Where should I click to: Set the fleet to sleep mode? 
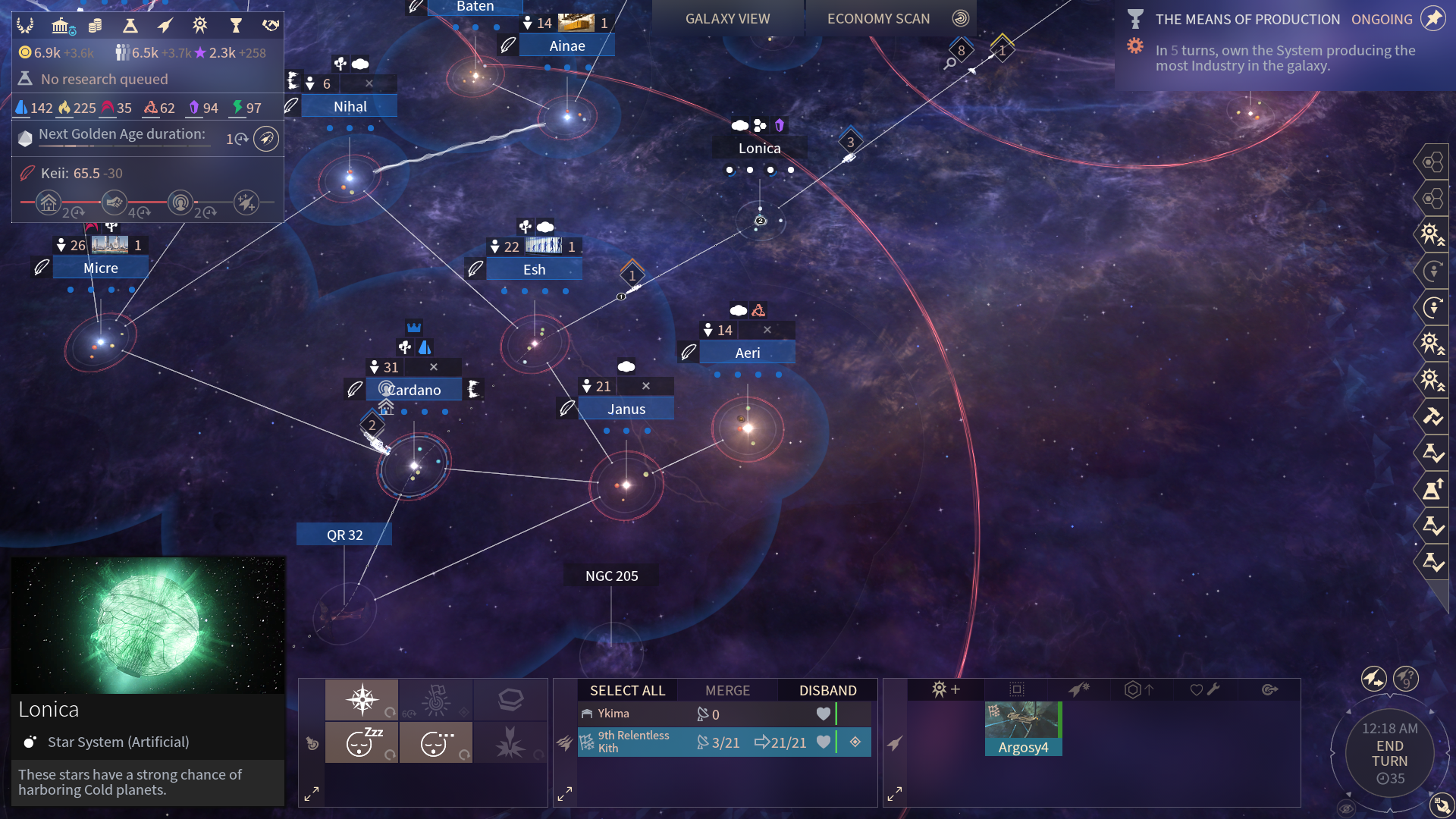[362, 742]
